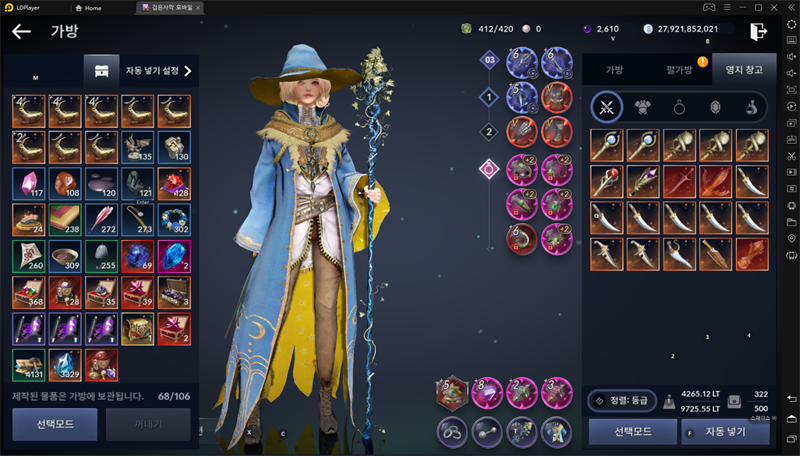Pick the red gem item with count 428
The height and width of the screenshot is (456, 800).
[174, 181]
